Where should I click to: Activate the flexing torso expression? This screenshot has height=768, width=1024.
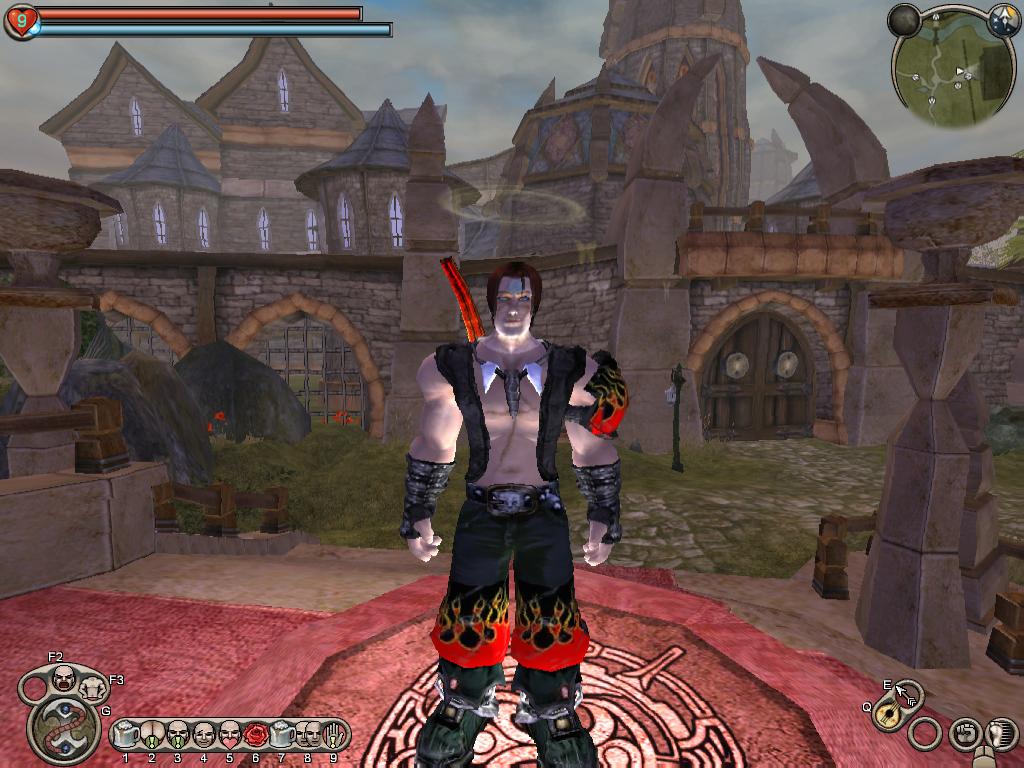tap(93, 688)
